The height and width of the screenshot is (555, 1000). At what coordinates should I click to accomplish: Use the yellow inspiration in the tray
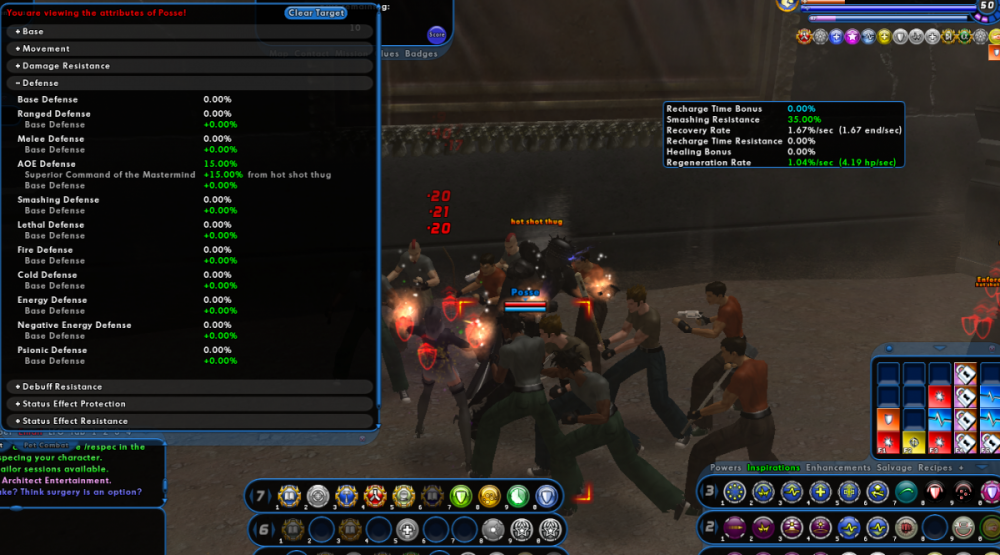click(914, 441)
